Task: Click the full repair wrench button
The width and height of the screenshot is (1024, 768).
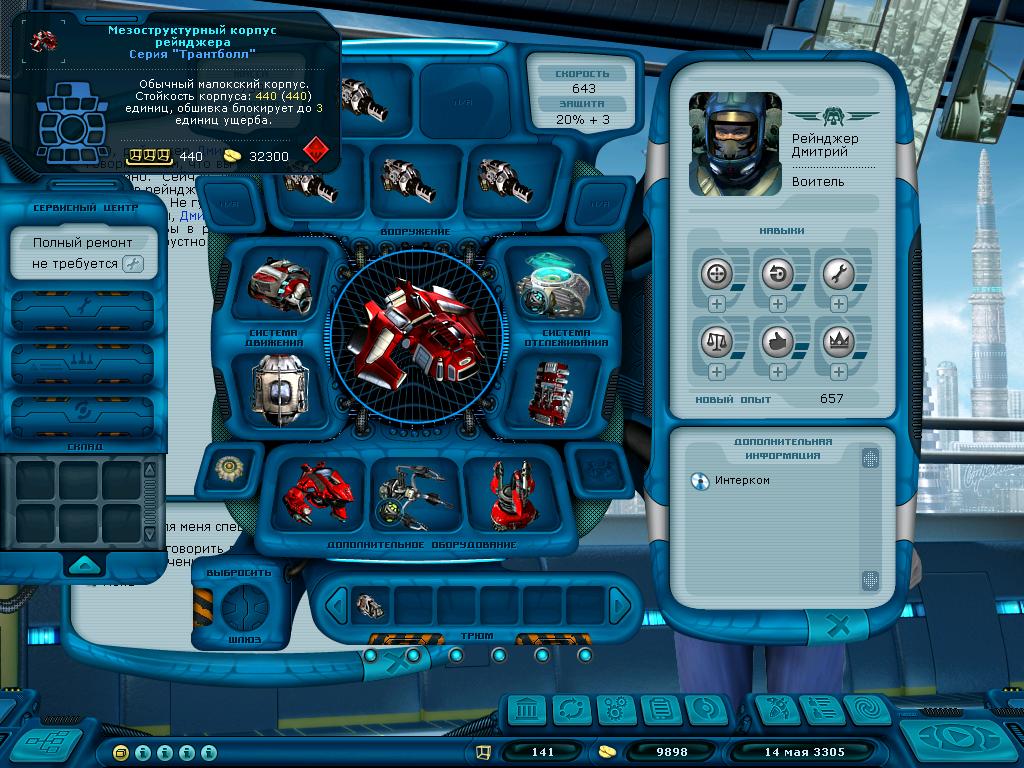Action: tap(133, 265)
